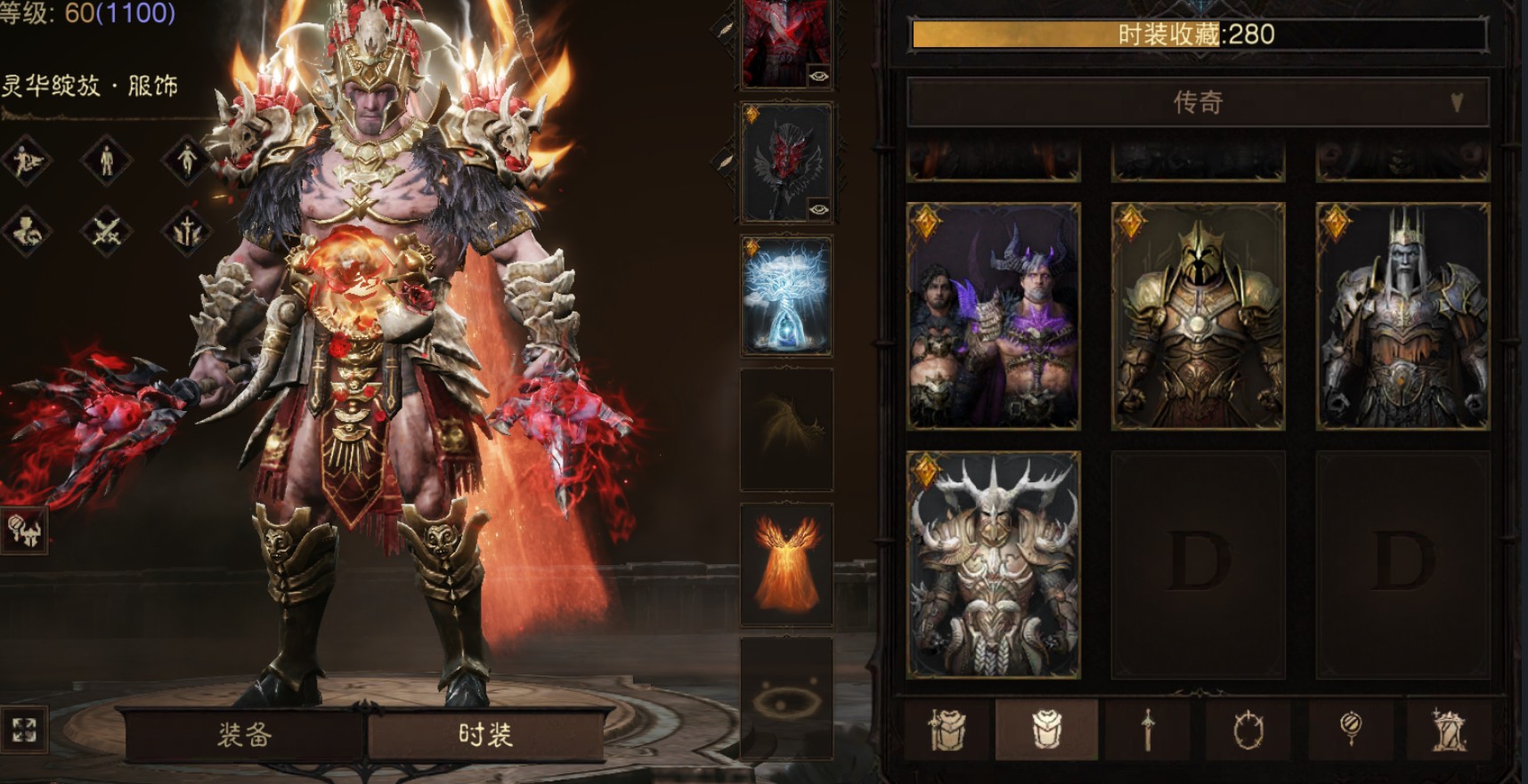Open the 传奇 rarity dropdown

coord(1197,102)
